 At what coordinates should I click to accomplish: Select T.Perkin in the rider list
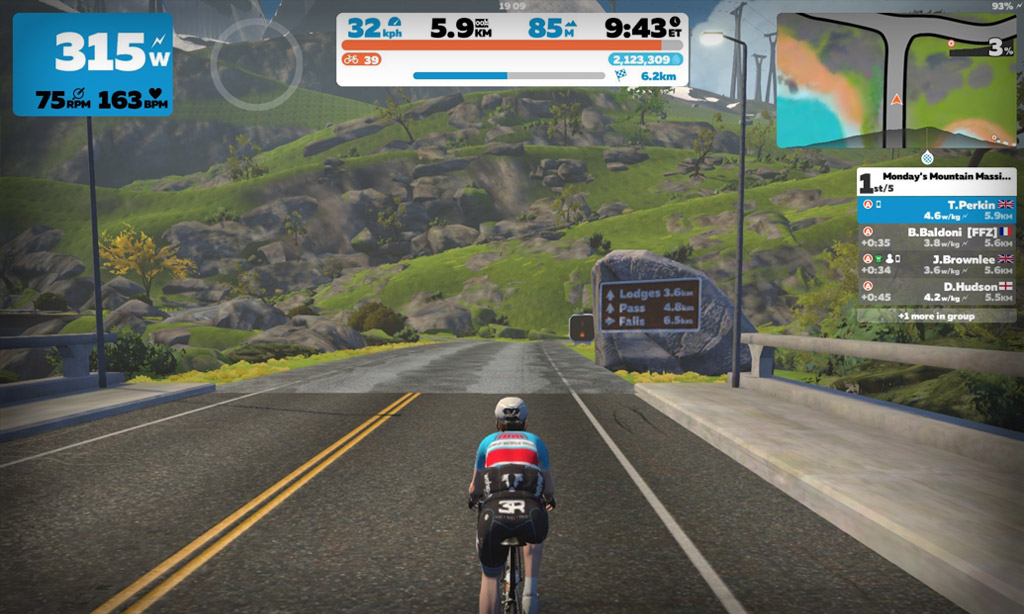pyautogui.click(x=937, y=209)
